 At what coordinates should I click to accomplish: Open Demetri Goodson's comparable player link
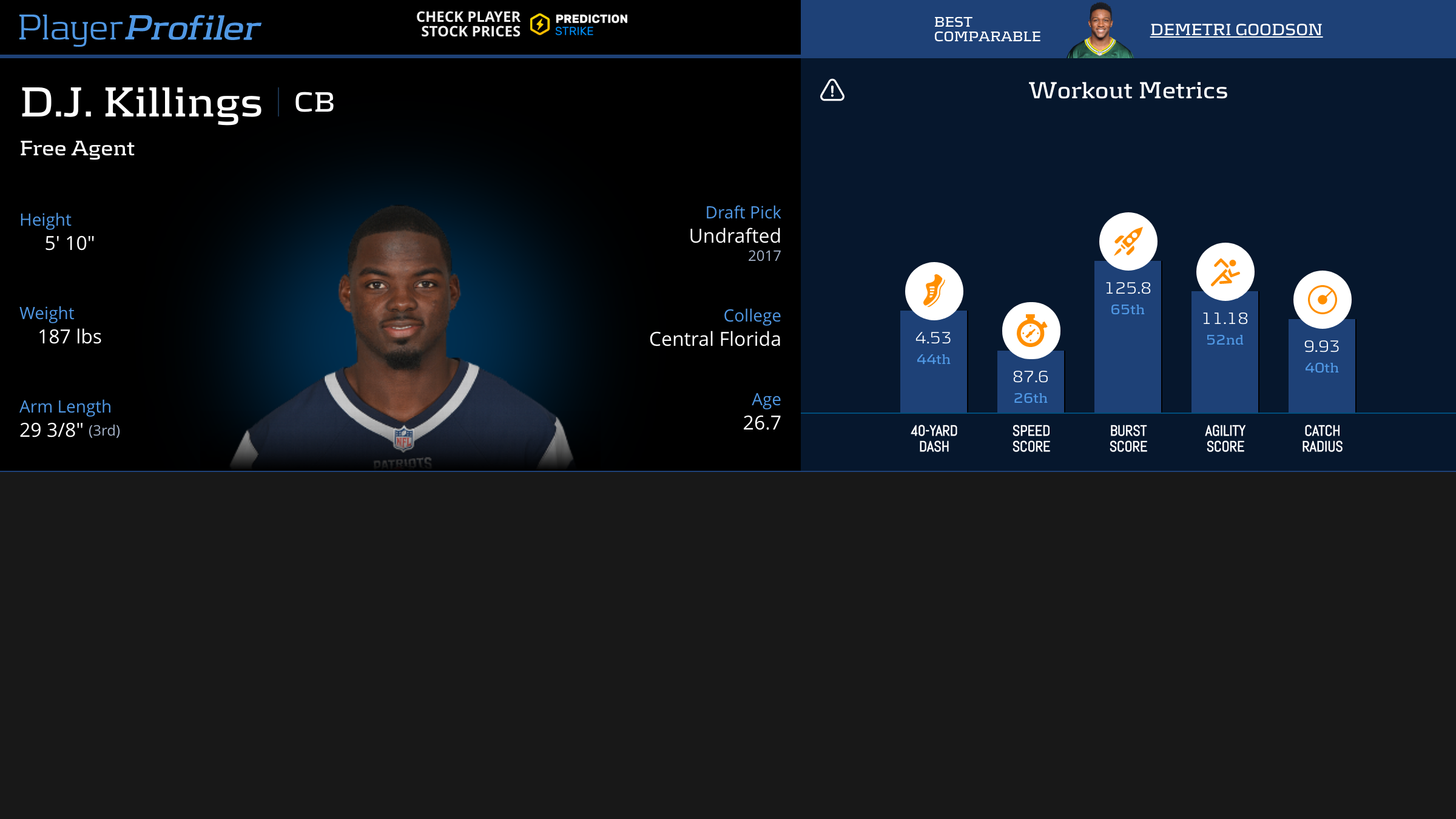[x=1236, y=29]
